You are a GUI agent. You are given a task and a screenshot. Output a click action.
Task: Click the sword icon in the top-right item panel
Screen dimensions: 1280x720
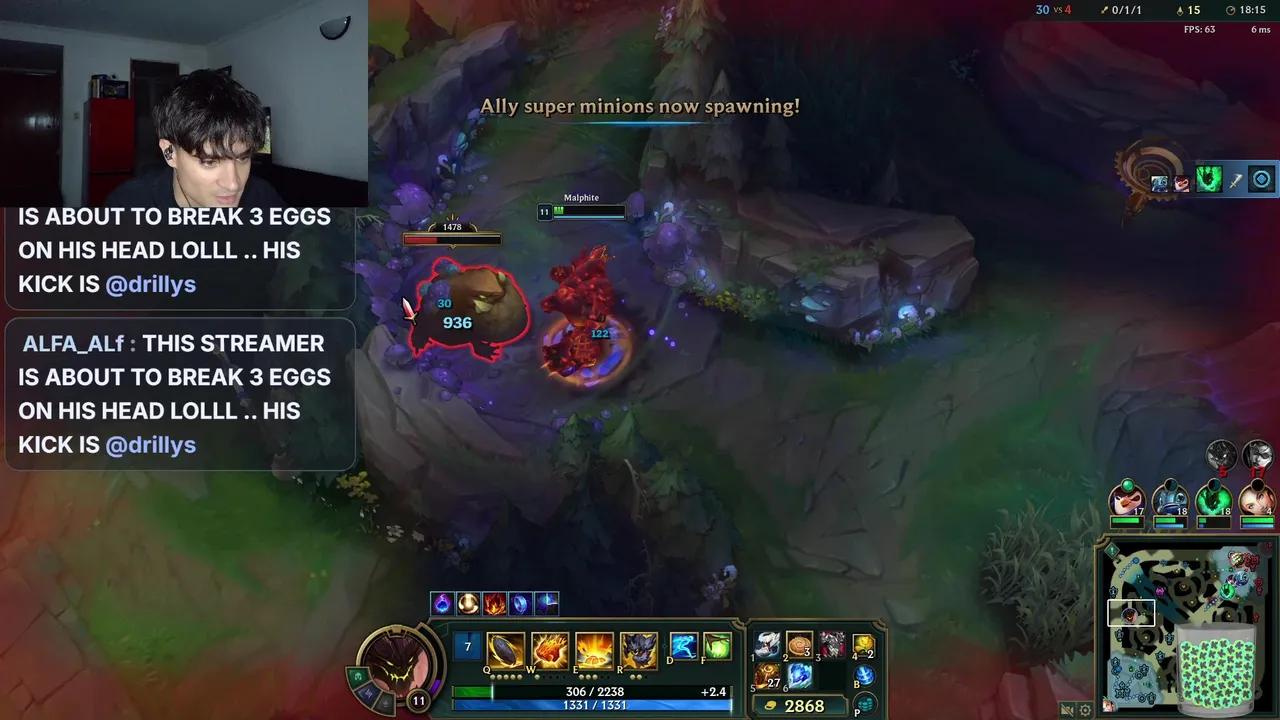coord(1234,180)
